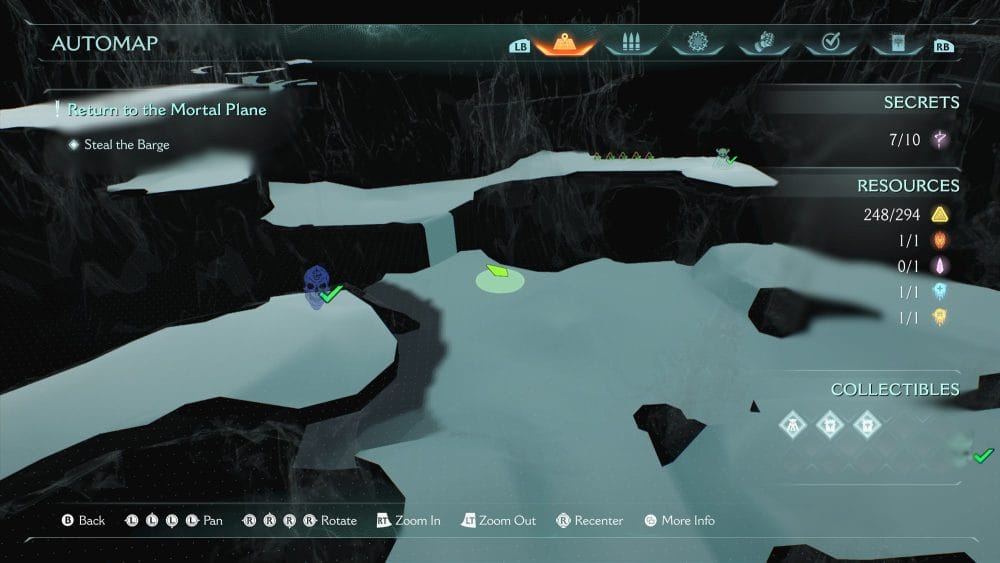Viewport: 1000px width, 563px height.
Task: Select the Automap tab with map pin icon
Action: coord(565,44)
